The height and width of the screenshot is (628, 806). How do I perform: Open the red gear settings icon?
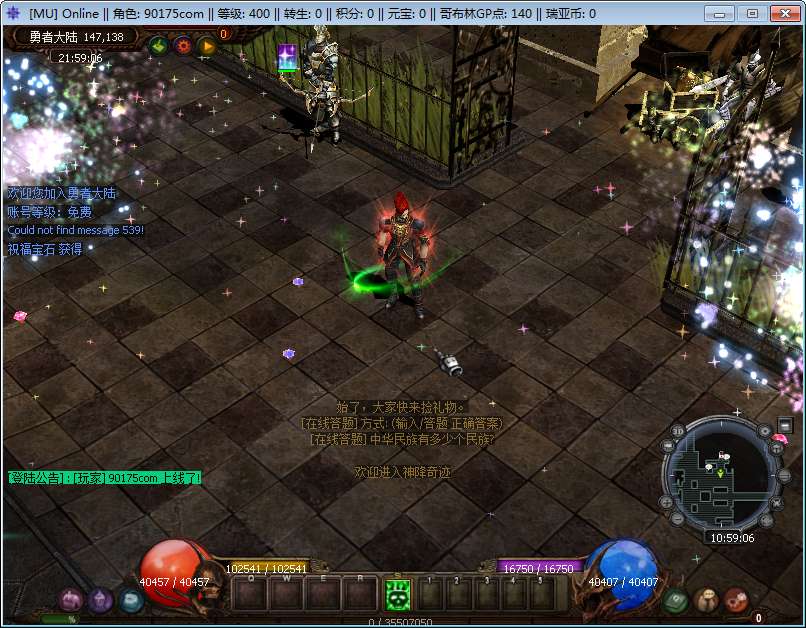coord(183,45)
